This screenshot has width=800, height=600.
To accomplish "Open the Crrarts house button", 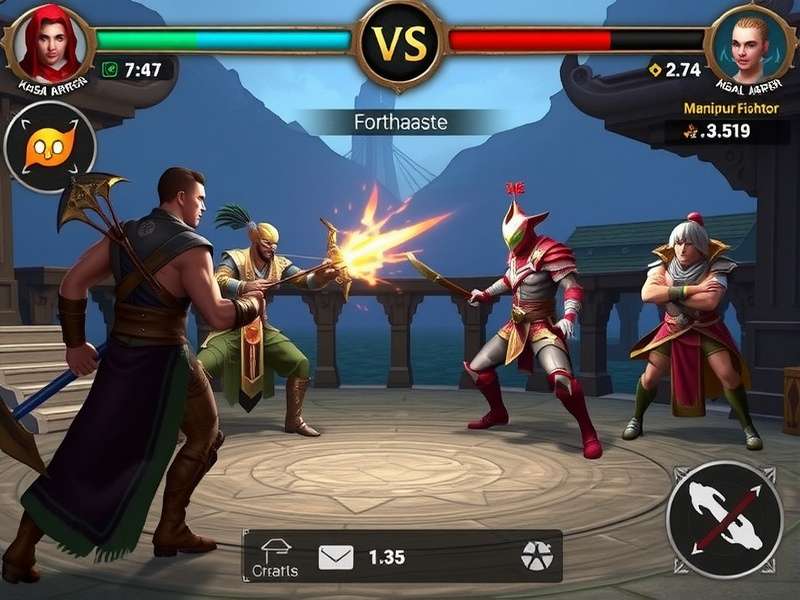I will tap(278, 558).
